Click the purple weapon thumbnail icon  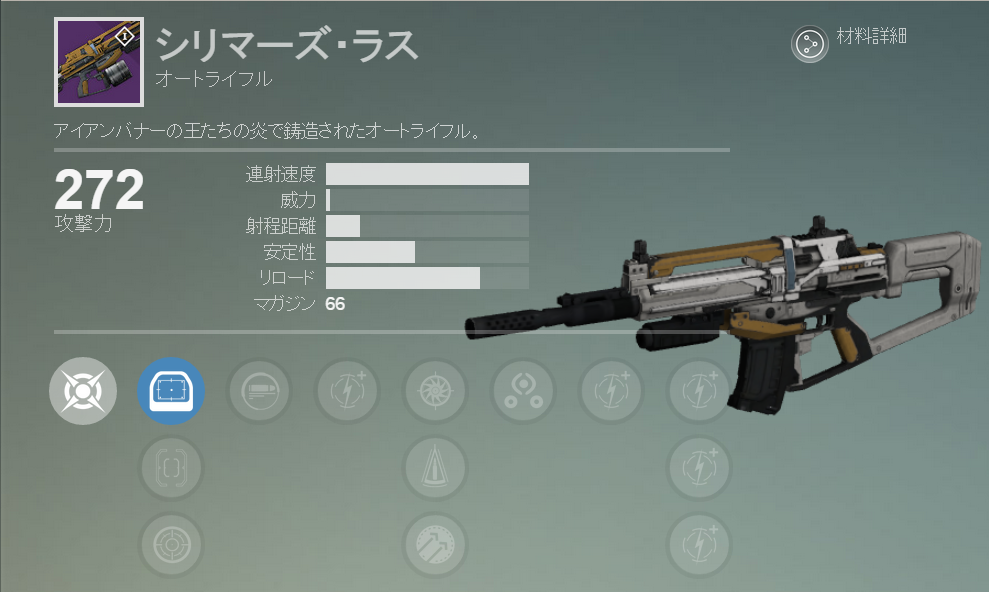(x=99, y=61)
